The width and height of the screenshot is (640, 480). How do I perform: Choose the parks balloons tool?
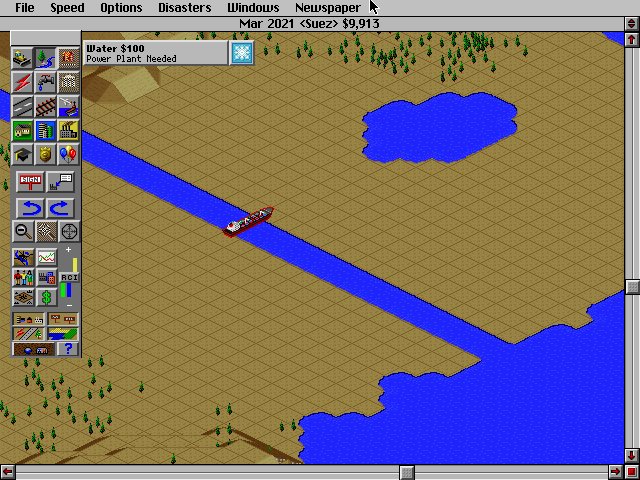(x=69, y=154)
